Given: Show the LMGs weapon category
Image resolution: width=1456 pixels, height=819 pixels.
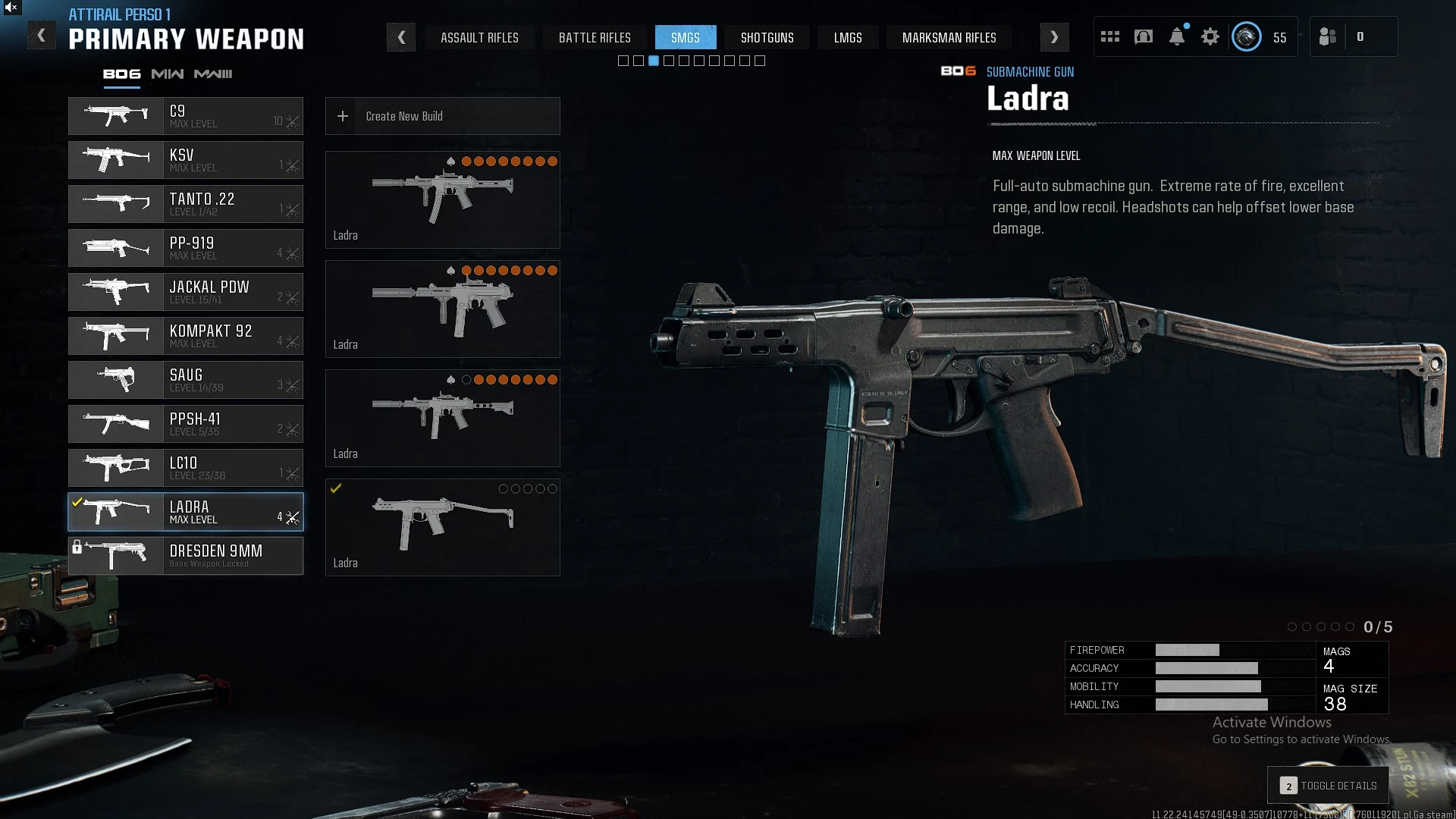Looking at the screenshot, I should pos(847,37).
